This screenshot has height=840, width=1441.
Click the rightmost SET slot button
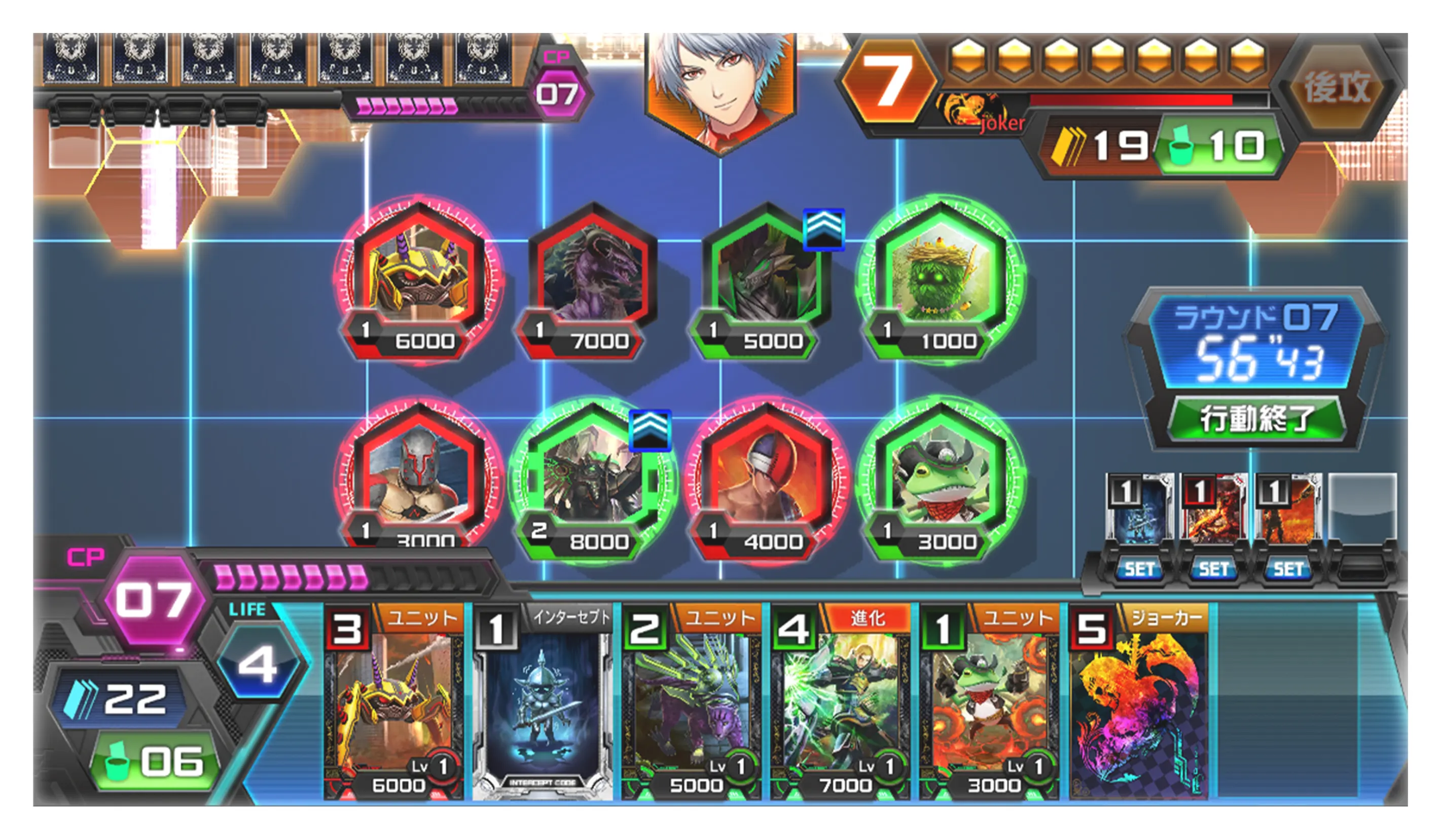coord(1289,569)
